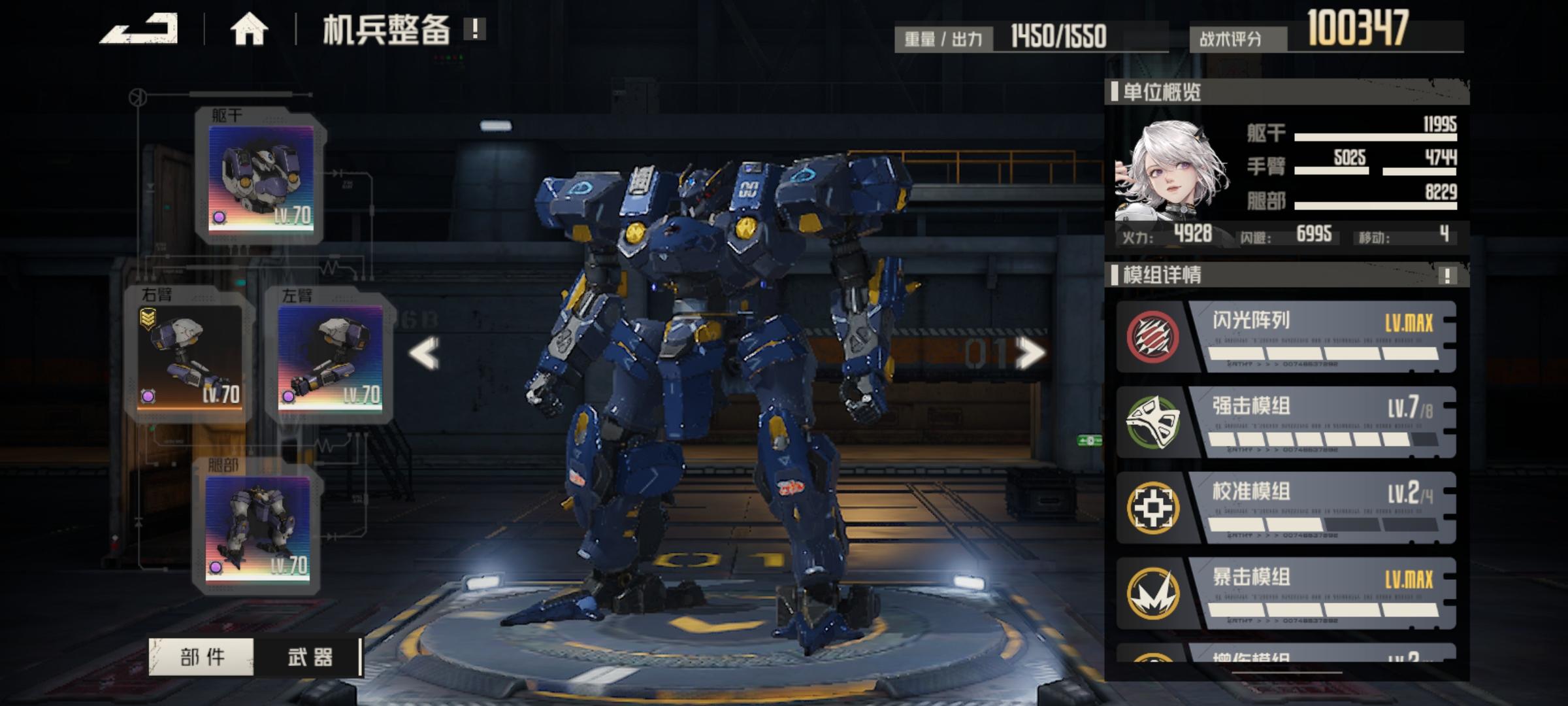
Task: Select the 腿部 legs part slot
Action: [257, 528]
